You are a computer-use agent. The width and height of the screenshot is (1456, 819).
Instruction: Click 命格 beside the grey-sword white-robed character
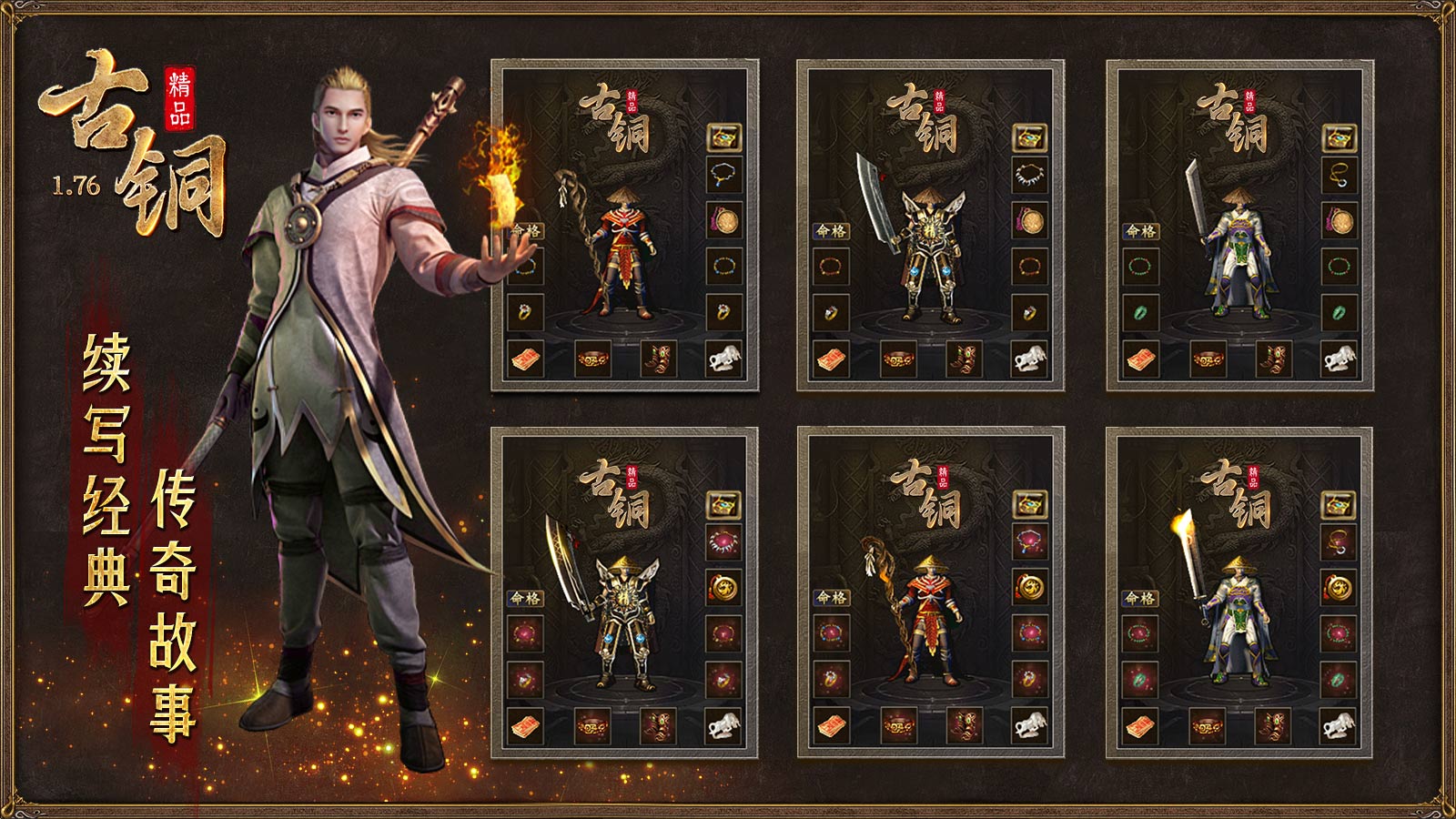coord(1140,230)
